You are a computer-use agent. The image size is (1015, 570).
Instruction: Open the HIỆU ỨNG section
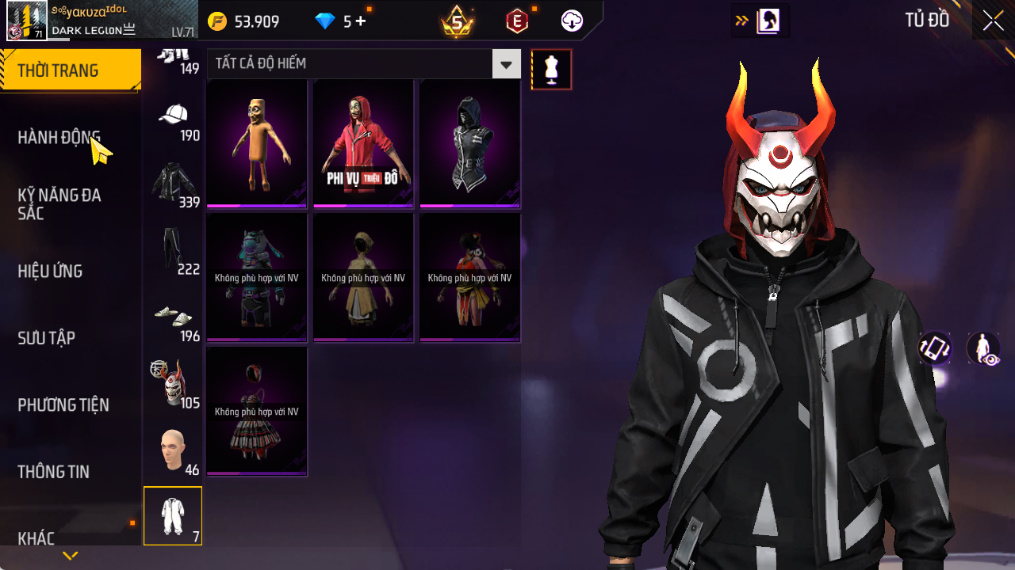click(50, 271)
